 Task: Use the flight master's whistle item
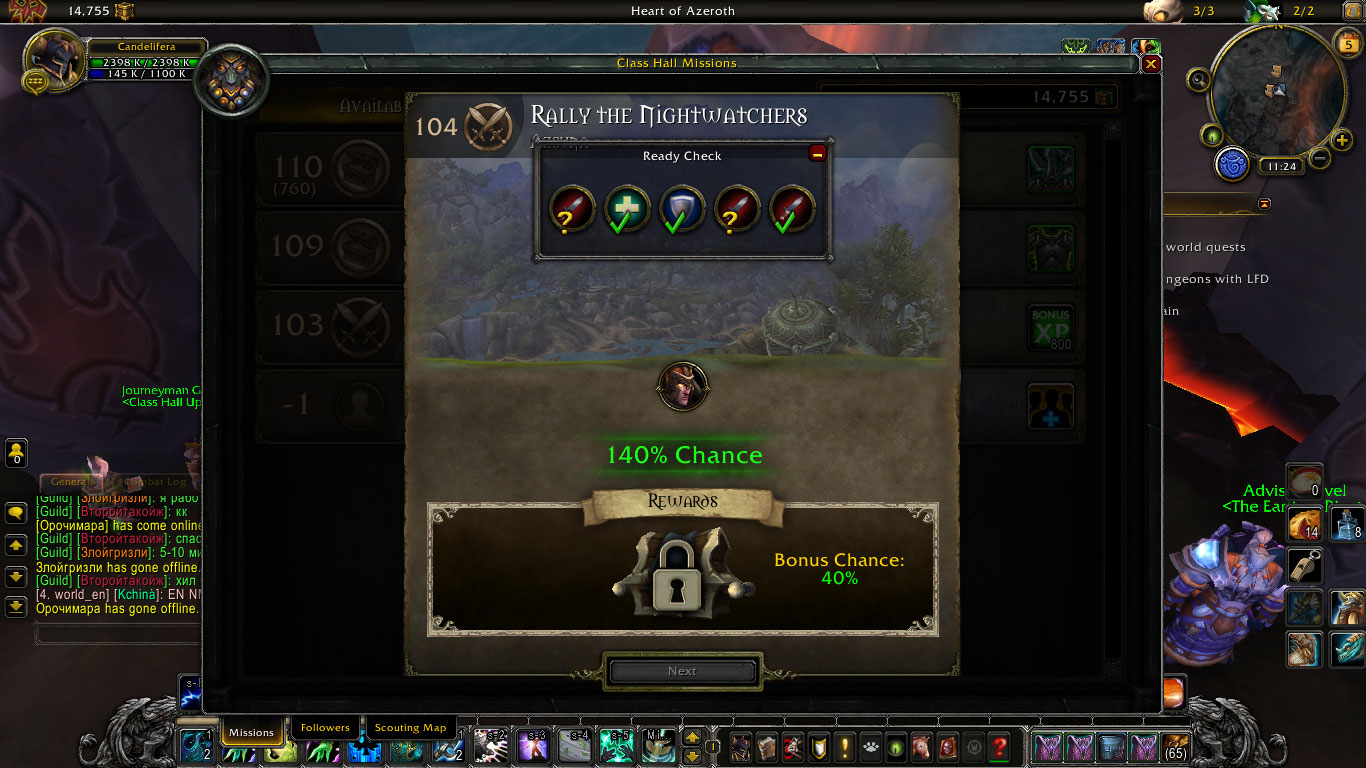tap(1305, 566)
